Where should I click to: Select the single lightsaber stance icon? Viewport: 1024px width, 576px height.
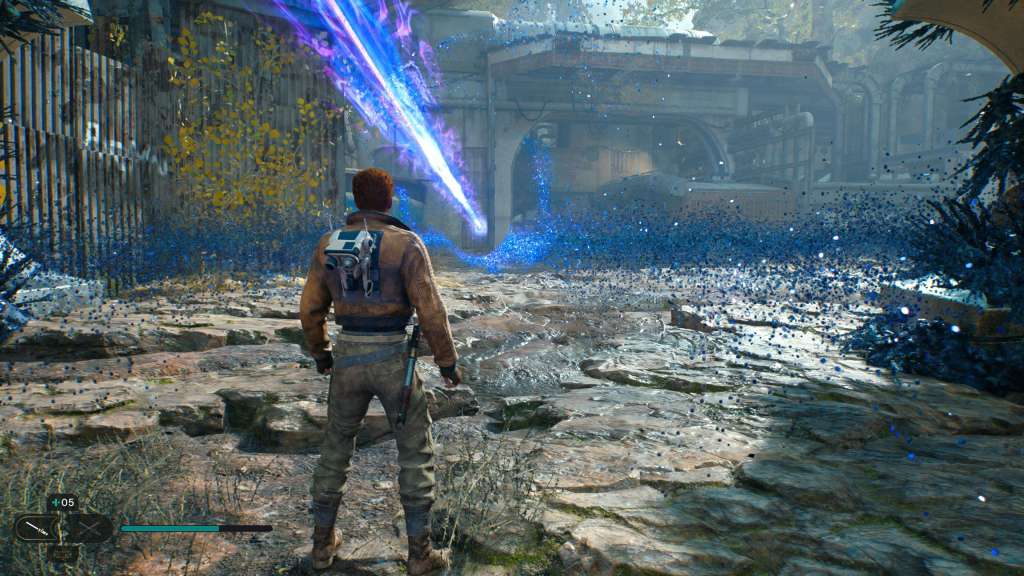point(38,528)
